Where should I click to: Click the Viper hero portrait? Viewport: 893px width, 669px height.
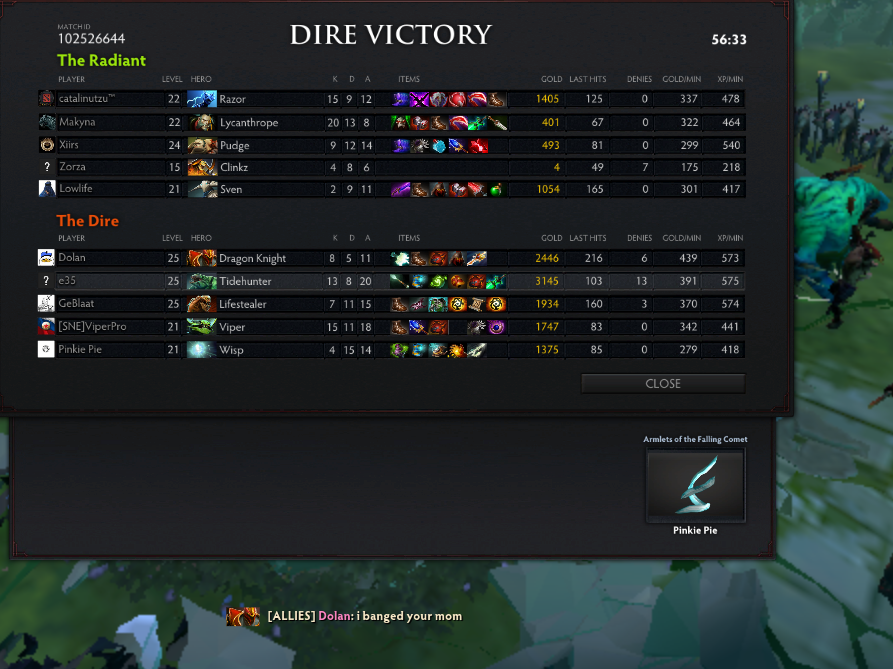click(202, 327)
